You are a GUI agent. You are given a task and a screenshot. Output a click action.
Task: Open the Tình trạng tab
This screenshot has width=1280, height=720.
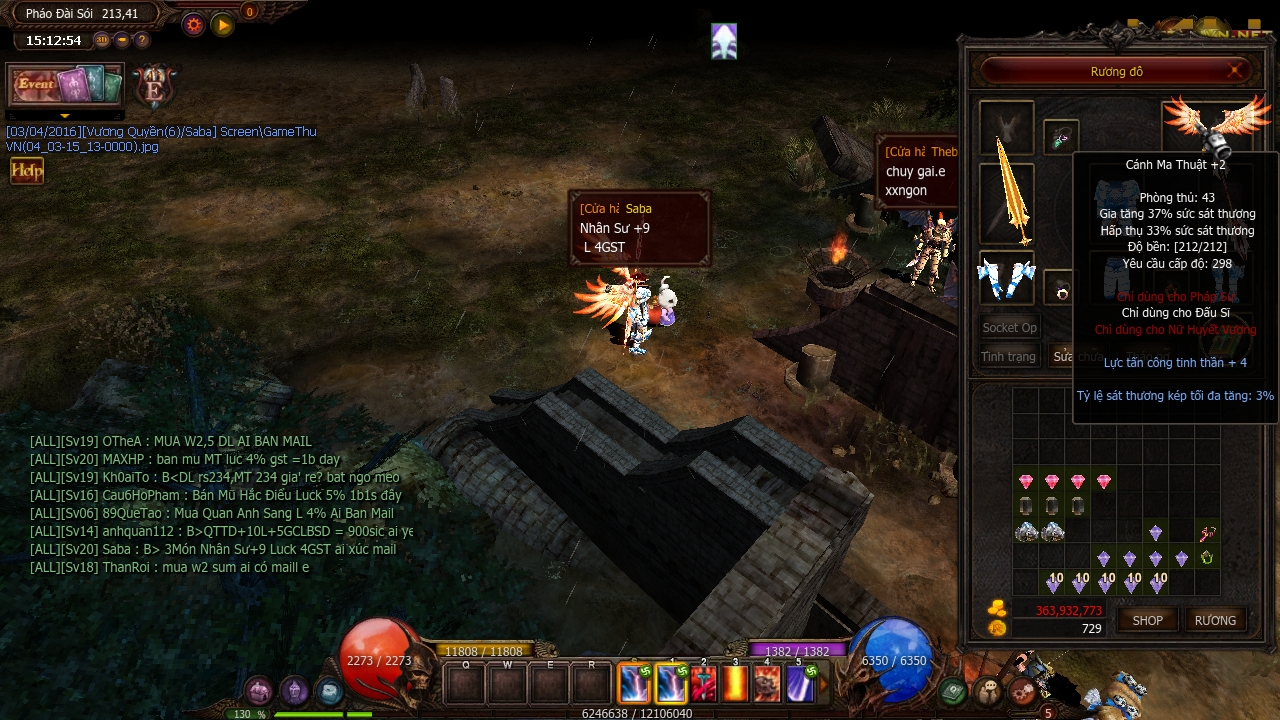[x=1008, y=357]
